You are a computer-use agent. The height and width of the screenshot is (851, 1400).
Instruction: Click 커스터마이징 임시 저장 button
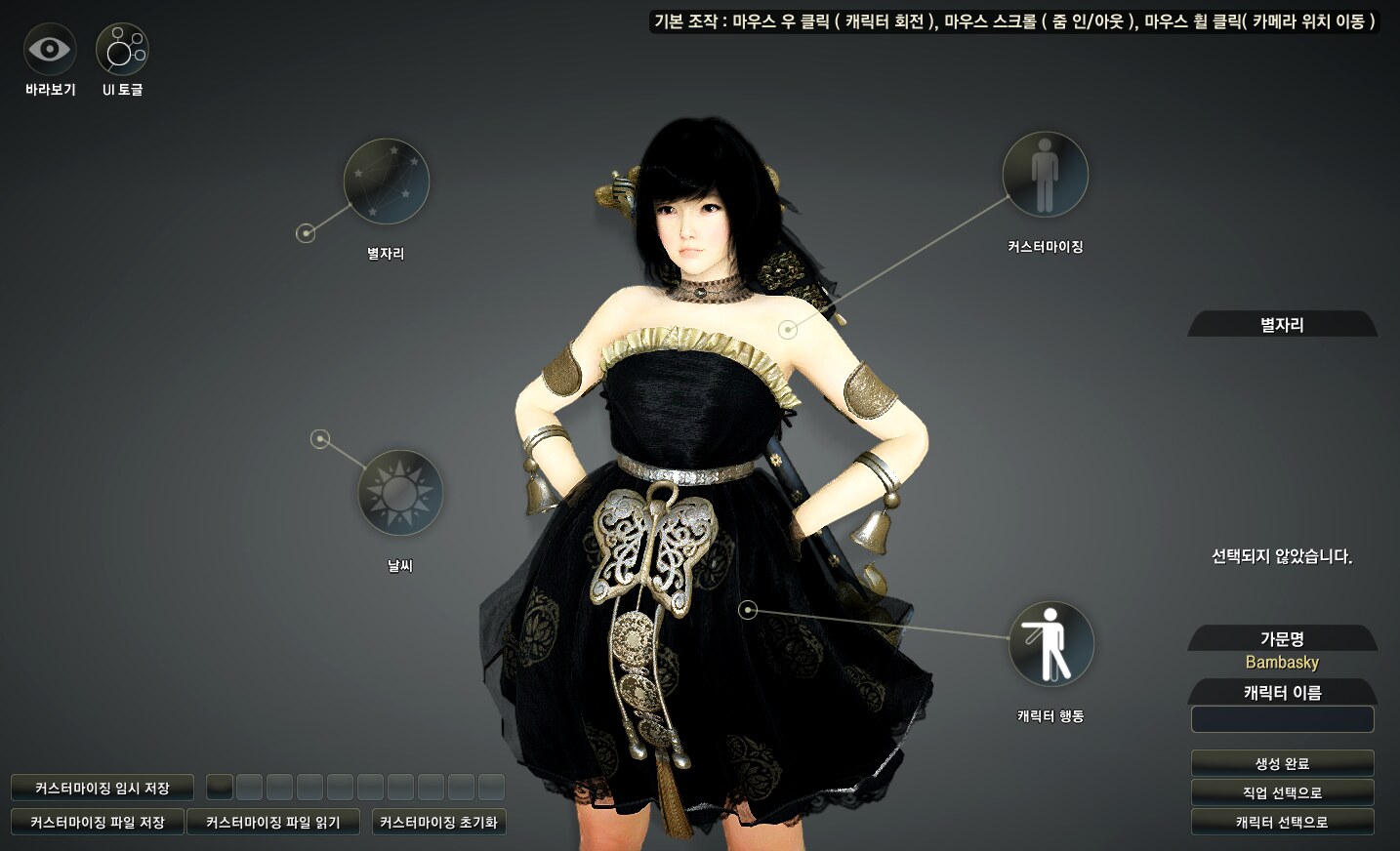[x=102, y=788]
